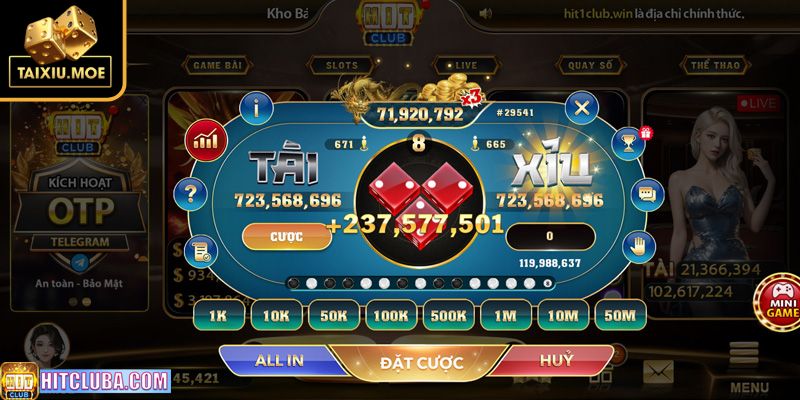Select the 1K chip
Screen dimensions: 800x400
pyautogui.click(x=218, y=315)
